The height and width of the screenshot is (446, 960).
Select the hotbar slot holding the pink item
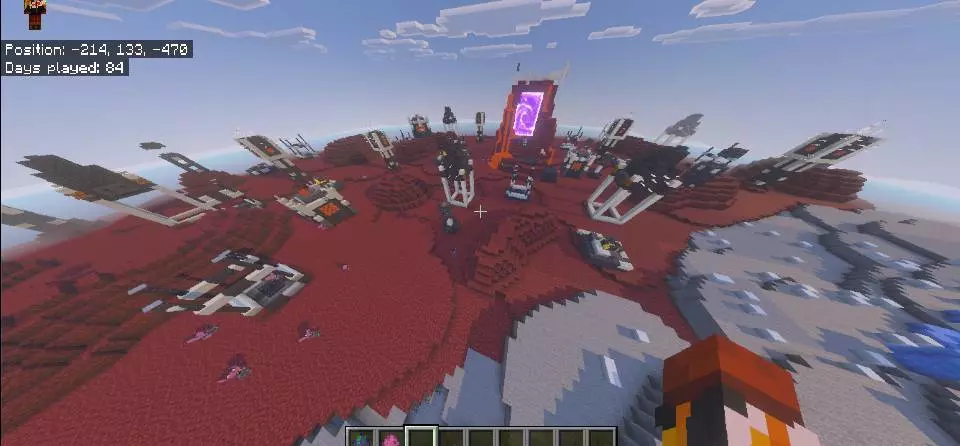[x=388, y=437]
